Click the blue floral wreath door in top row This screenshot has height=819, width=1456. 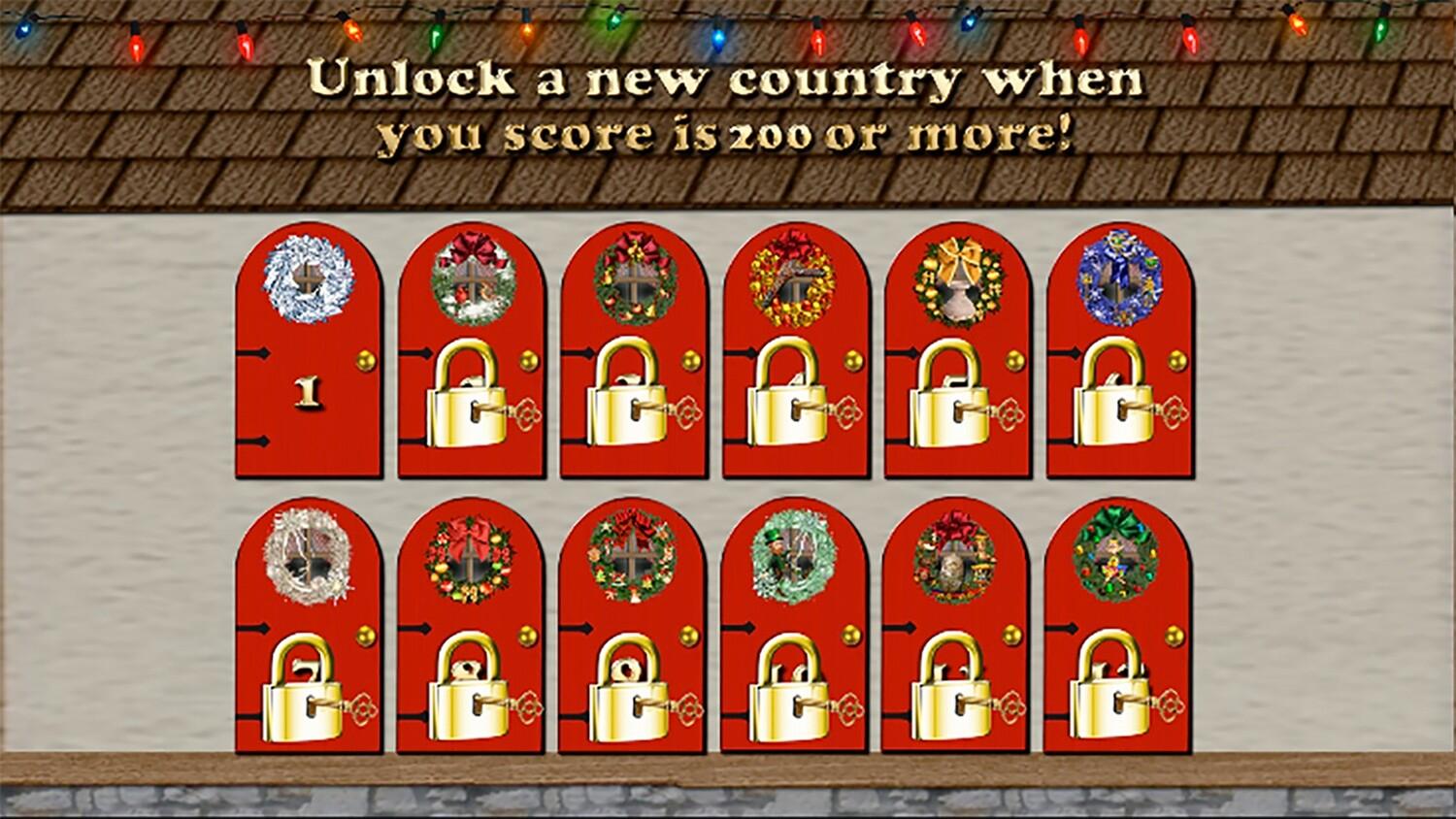tap(1119, 281)
